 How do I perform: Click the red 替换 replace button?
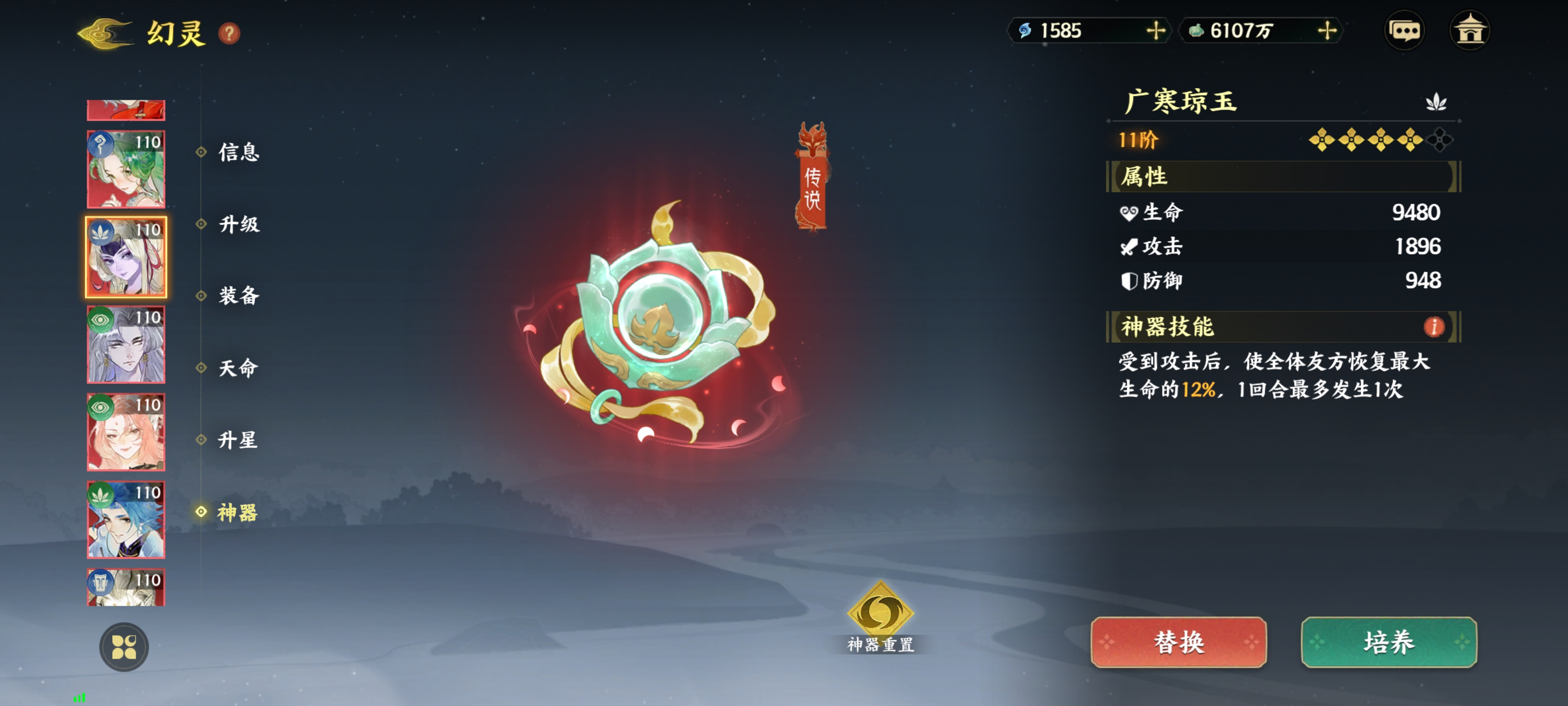coord(1178,642)
